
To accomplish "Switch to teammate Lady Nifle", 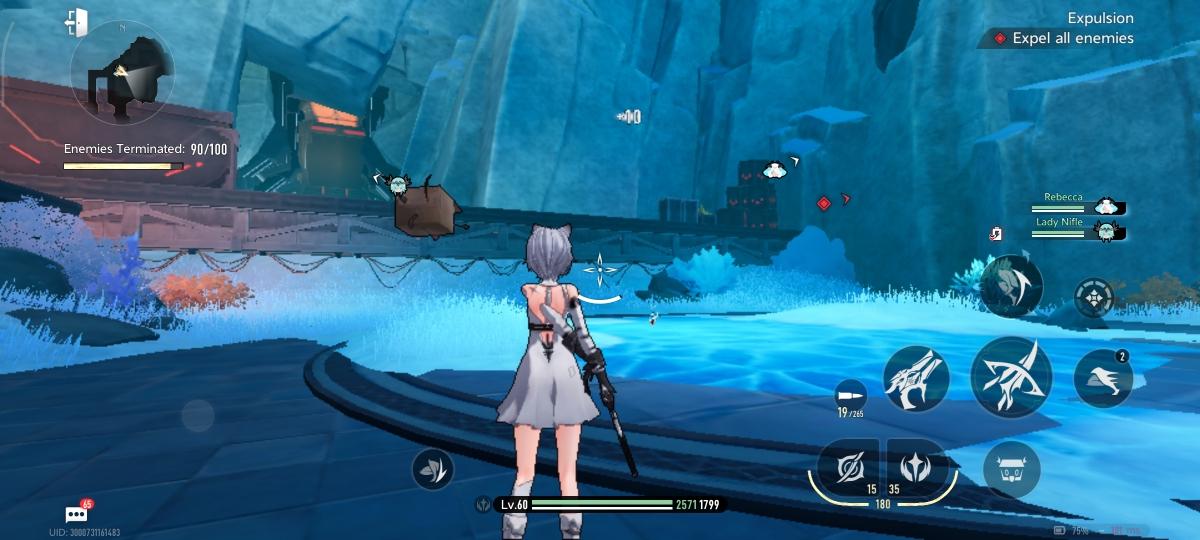I will [x=1079, y=229].
